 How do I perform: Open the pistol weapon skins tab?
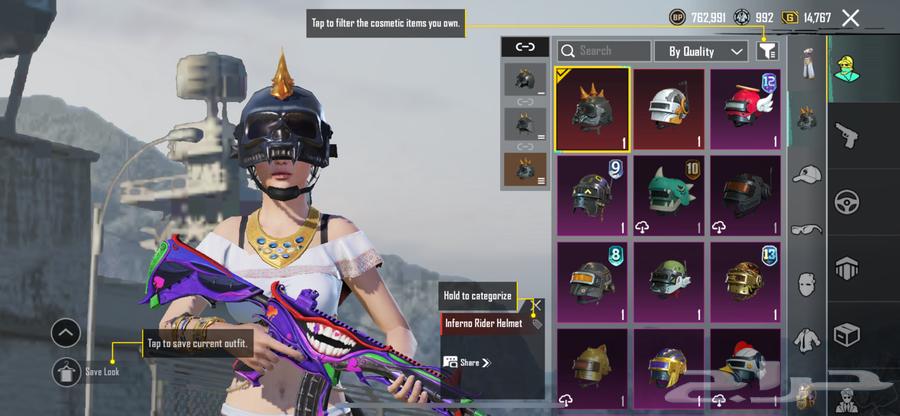point(846,131)
